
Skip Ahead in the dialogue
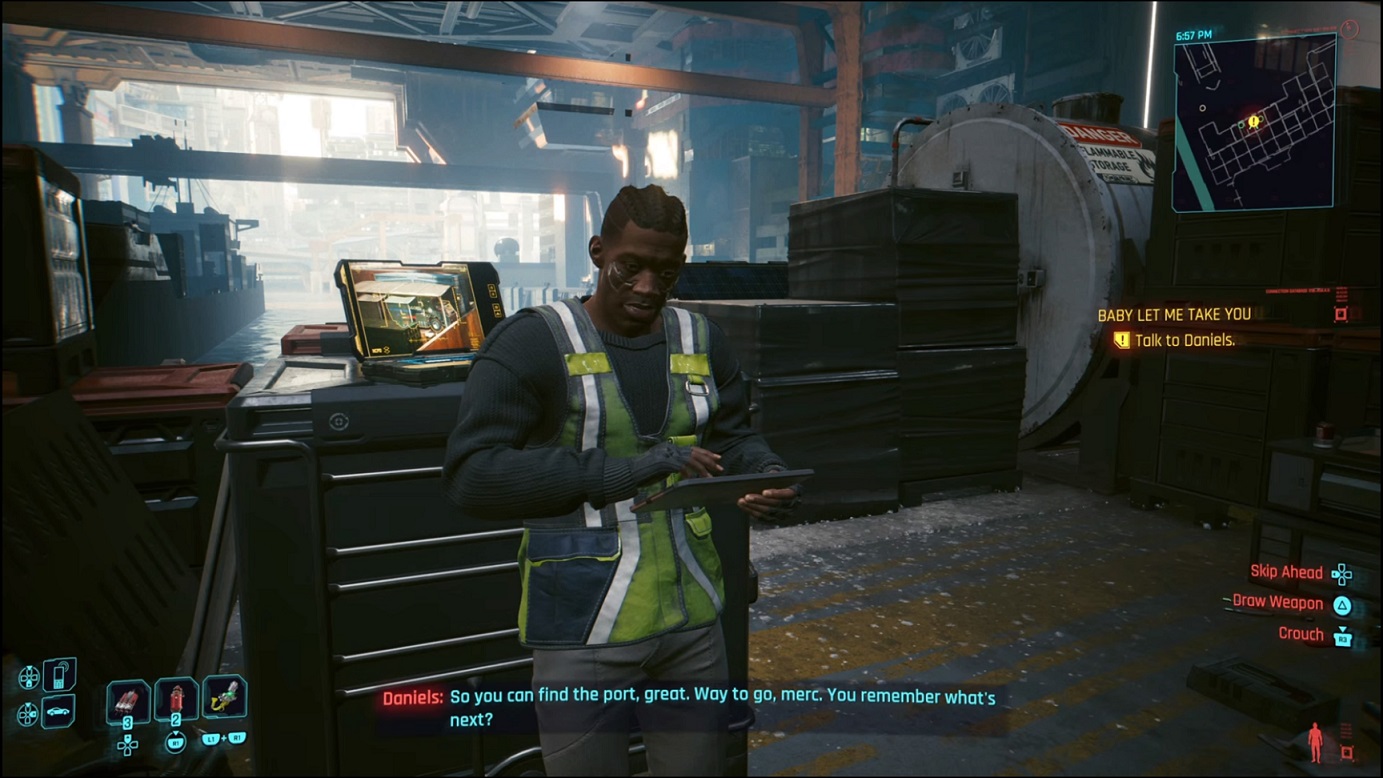1287,572
